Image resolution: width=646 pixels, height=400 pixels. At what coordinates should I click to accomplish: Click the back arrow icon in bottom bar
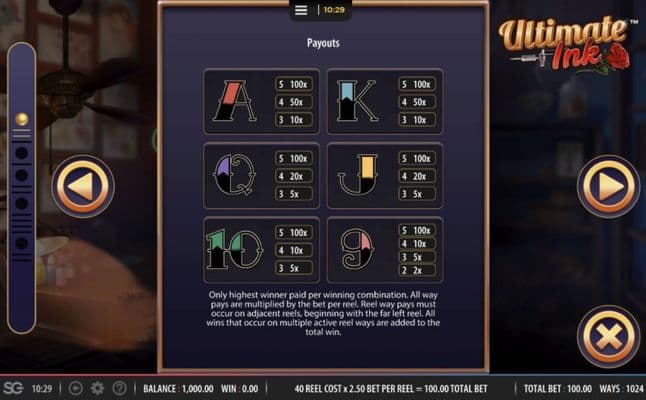(x=76, y=388)
